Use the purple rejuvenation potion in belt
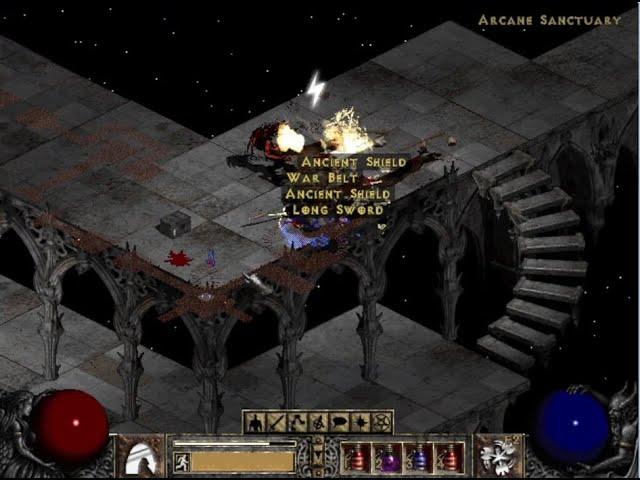640x480 pixels. point(386,458)
